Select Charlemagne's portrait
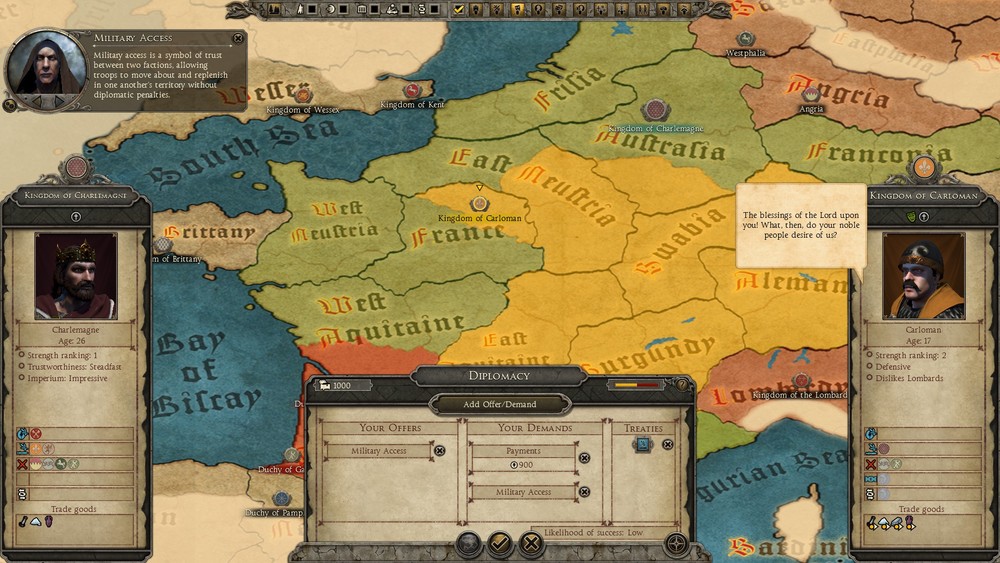The width and height of the screenshot is (1000, 563). [x=76, y=276]
